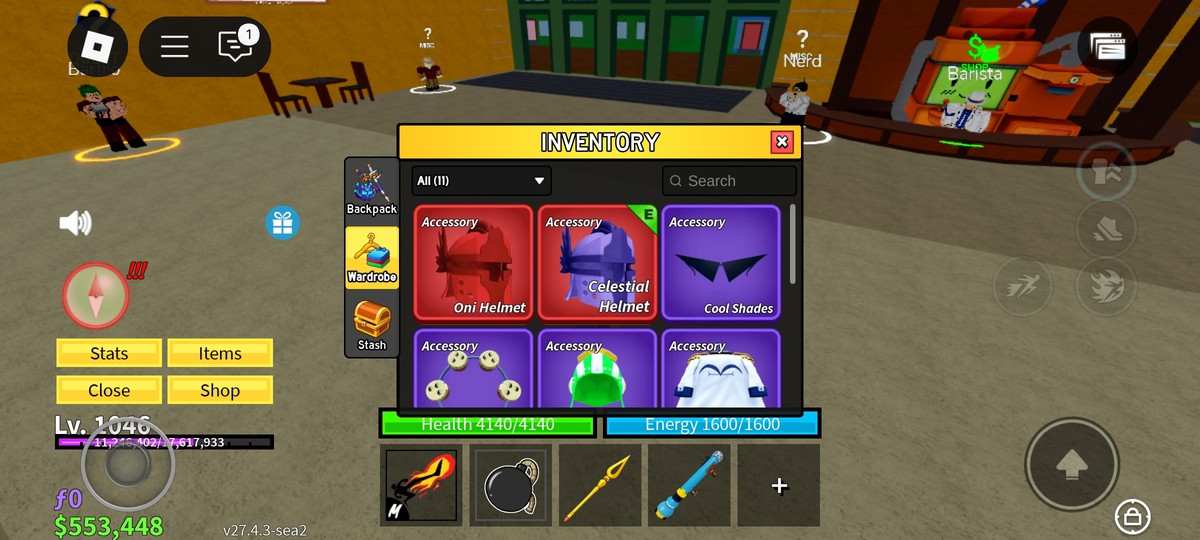
Task: Choose the Cool Shades accessory
Action: coord(720,263)
